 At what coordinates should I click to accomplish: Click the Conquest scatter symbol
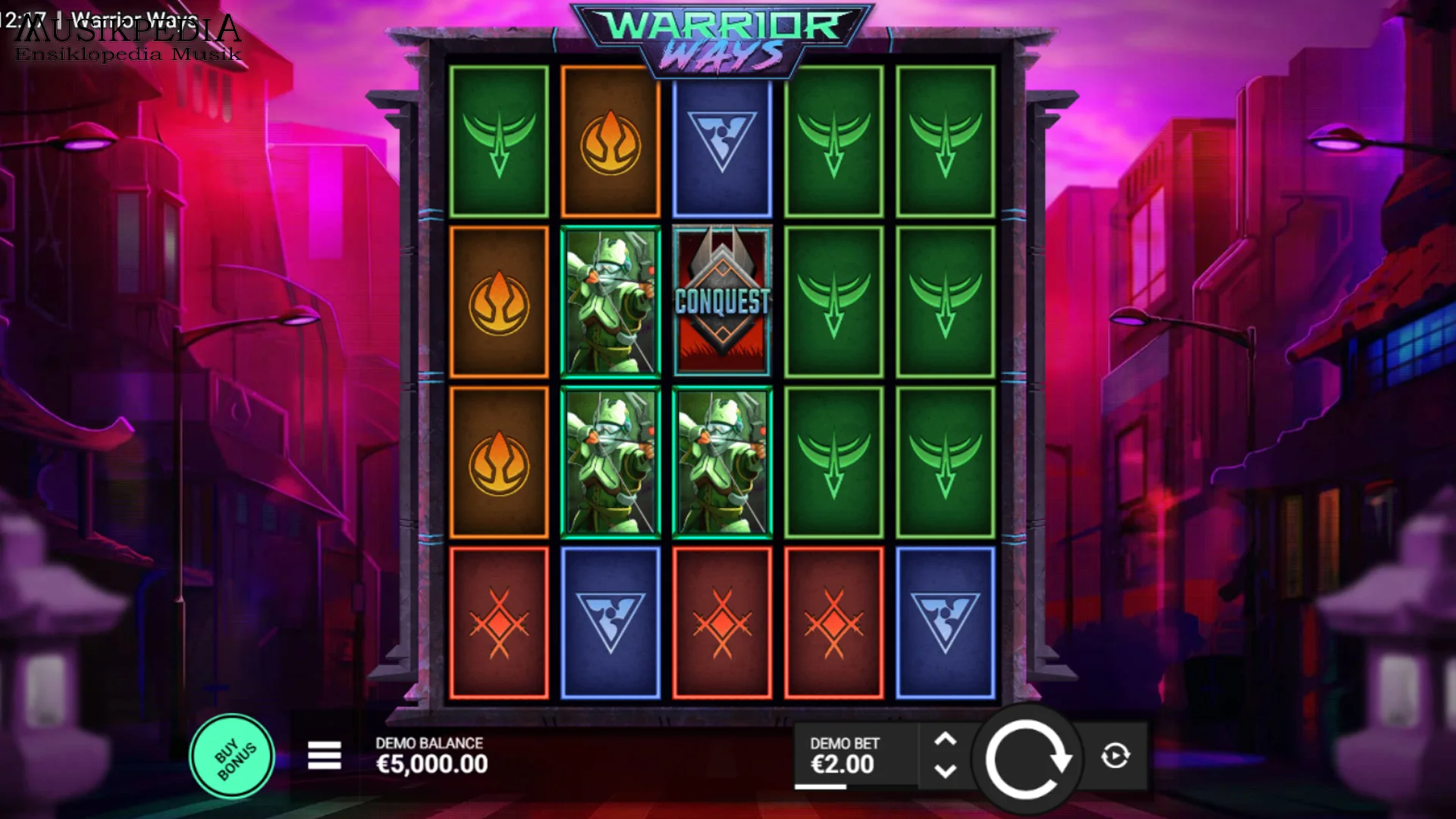722,298
